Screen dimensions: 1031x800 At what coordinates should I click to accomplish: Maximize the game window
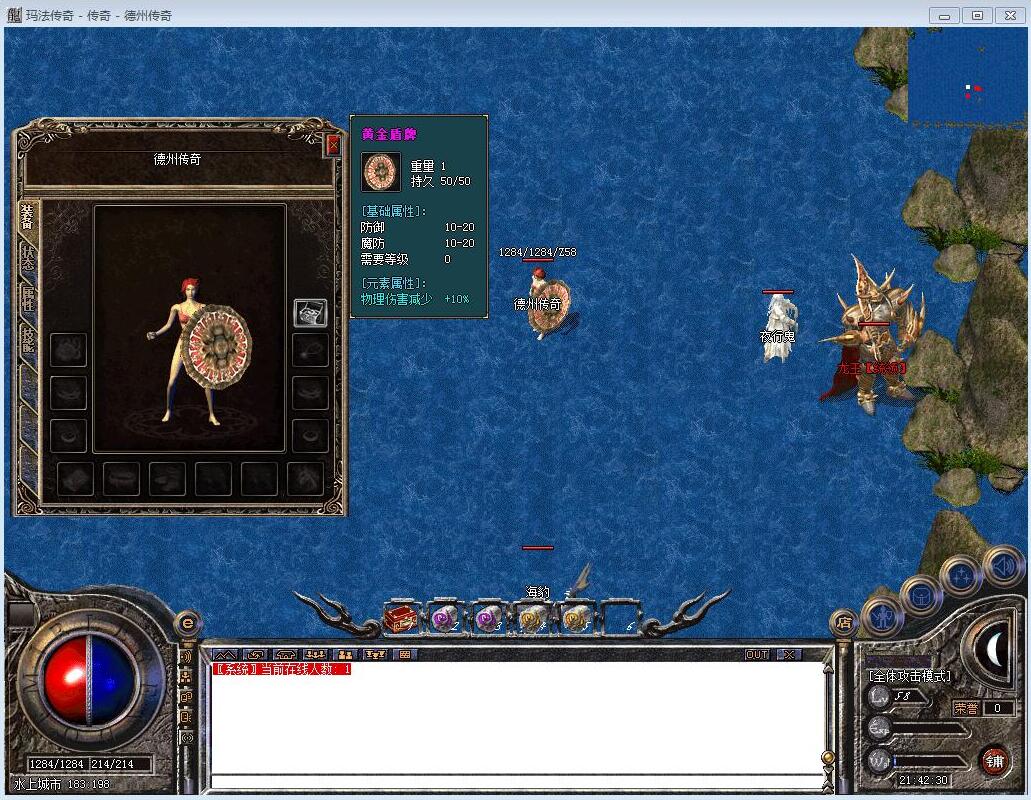pos(978,15)
